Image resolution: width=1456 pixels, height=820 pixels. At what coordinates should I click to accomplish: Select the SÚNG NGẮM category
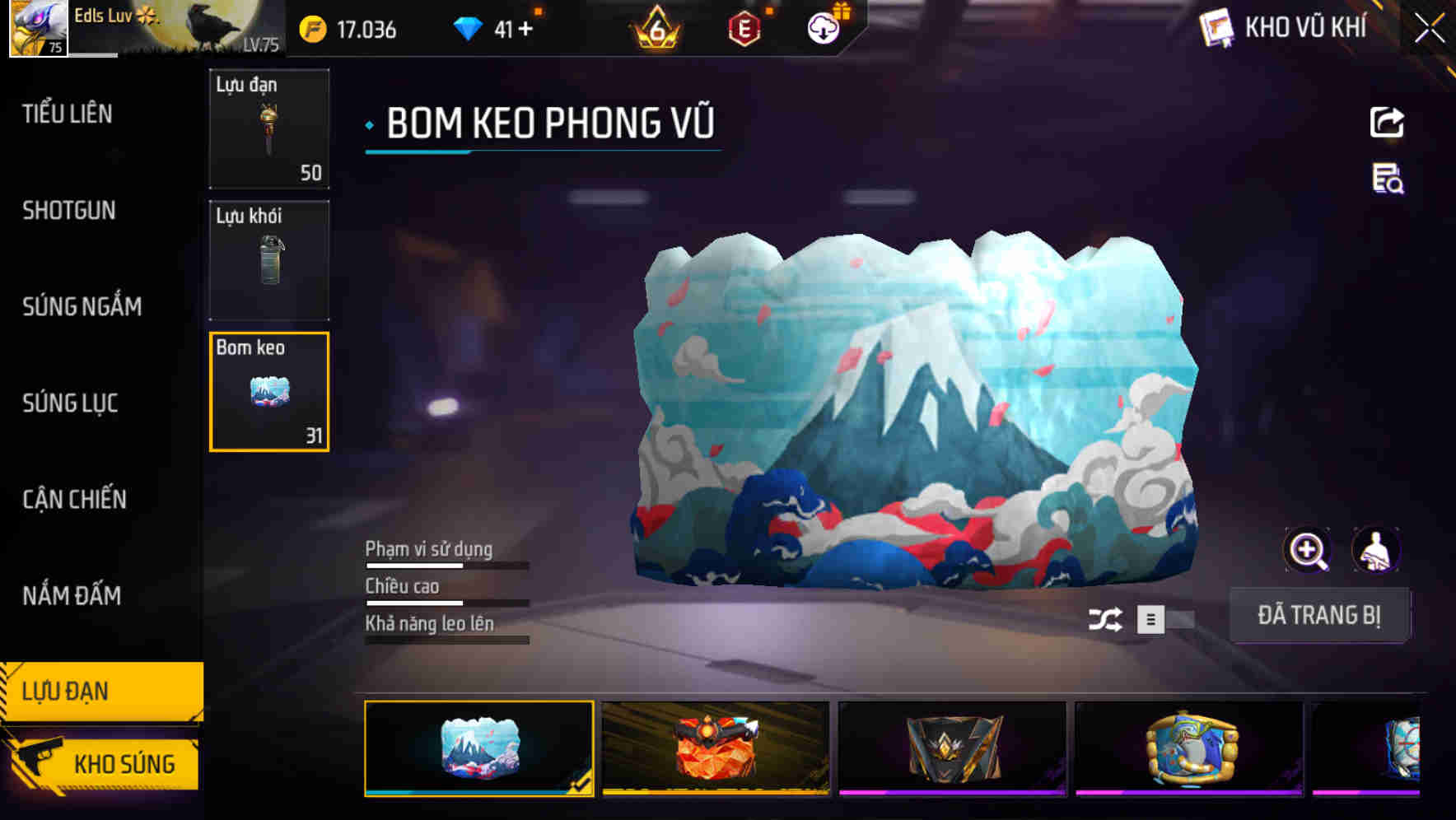click(x=82, y=306)
